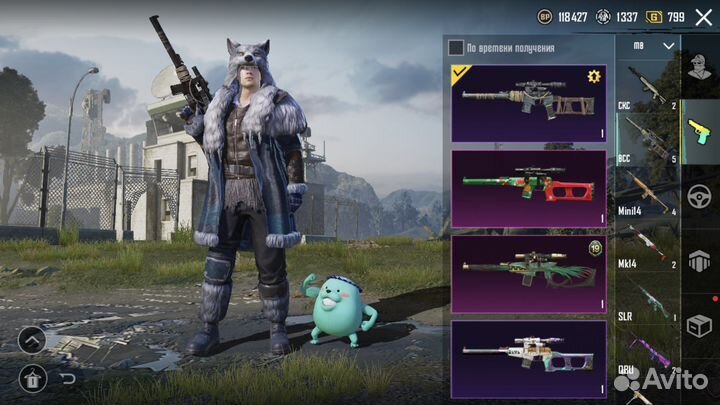Screen dimensions: 720x405
Task: Switch to the ВСС weapon category
Action: (647, 140)
